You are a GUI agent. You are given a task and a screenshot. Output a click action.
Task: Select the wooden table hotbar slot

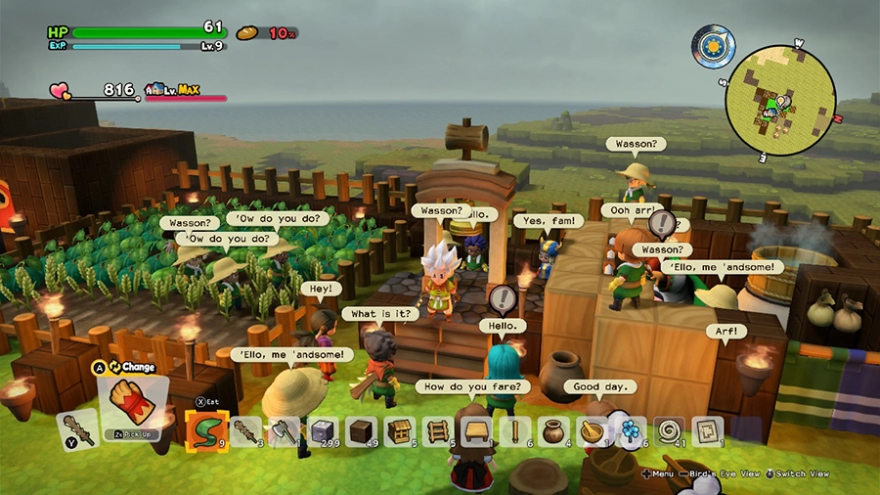click(477, 431)
